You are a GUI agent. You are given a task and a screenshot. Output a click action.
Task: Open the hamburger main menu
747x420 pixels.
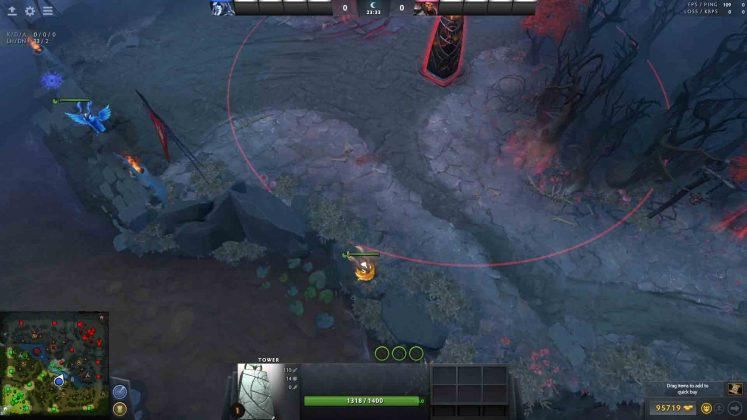click(47, 11)
